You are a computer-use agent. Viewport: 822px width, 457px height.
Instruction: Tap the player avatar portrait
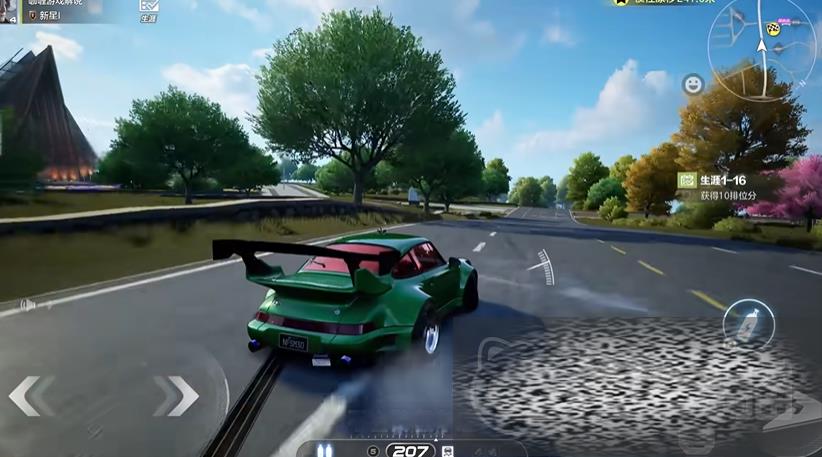coord(9,12)
